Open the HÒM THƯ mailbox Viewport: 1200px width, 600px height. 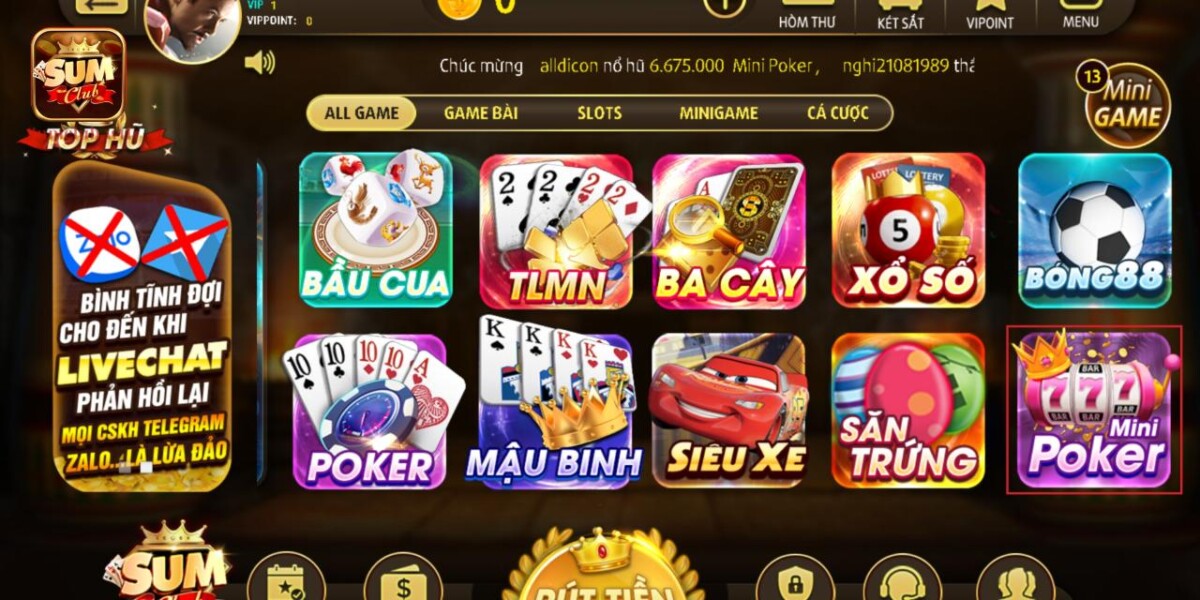[x=807, y=15]
